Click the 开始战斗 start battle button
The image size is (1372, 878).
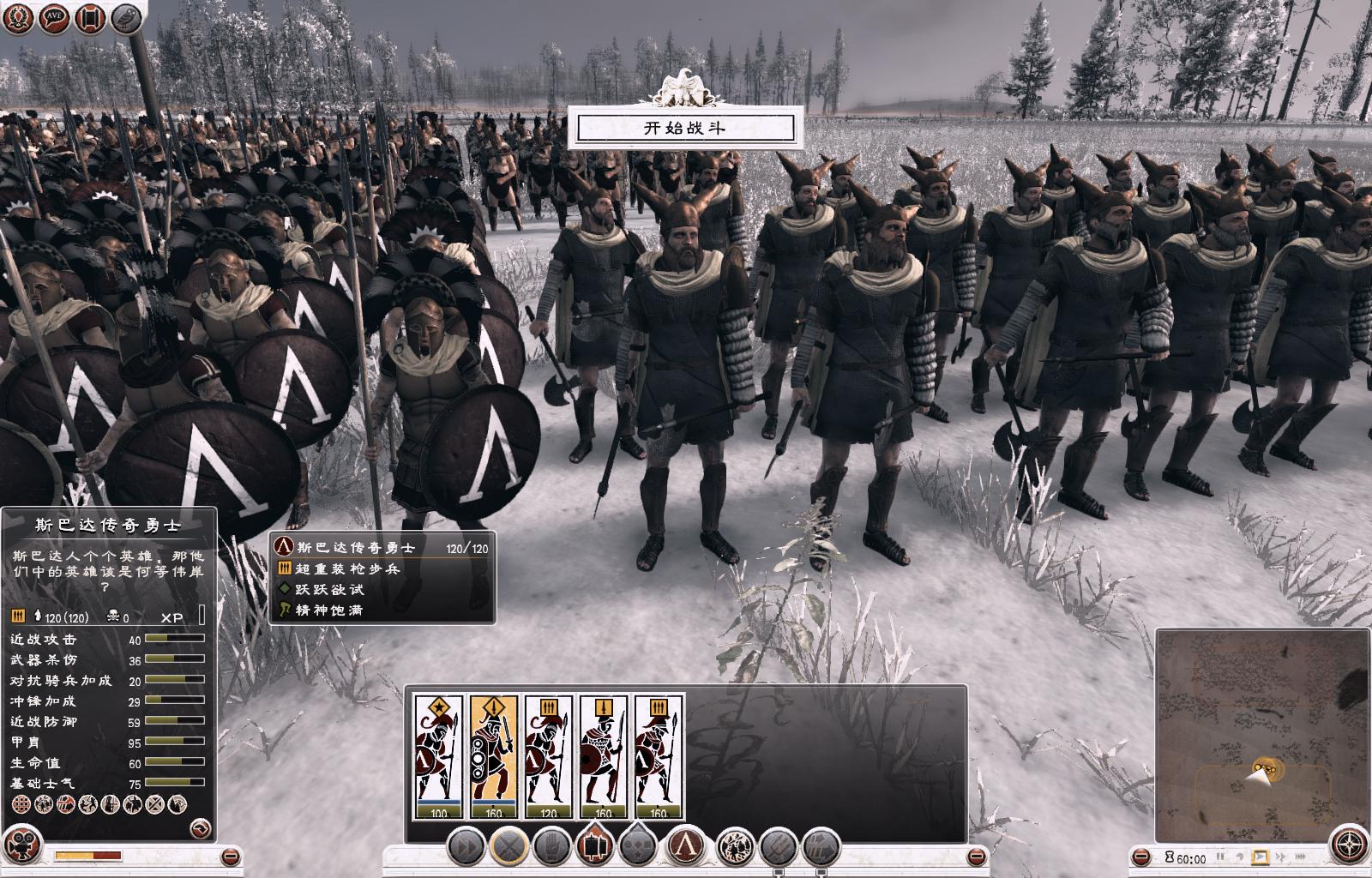click(685, 129)
